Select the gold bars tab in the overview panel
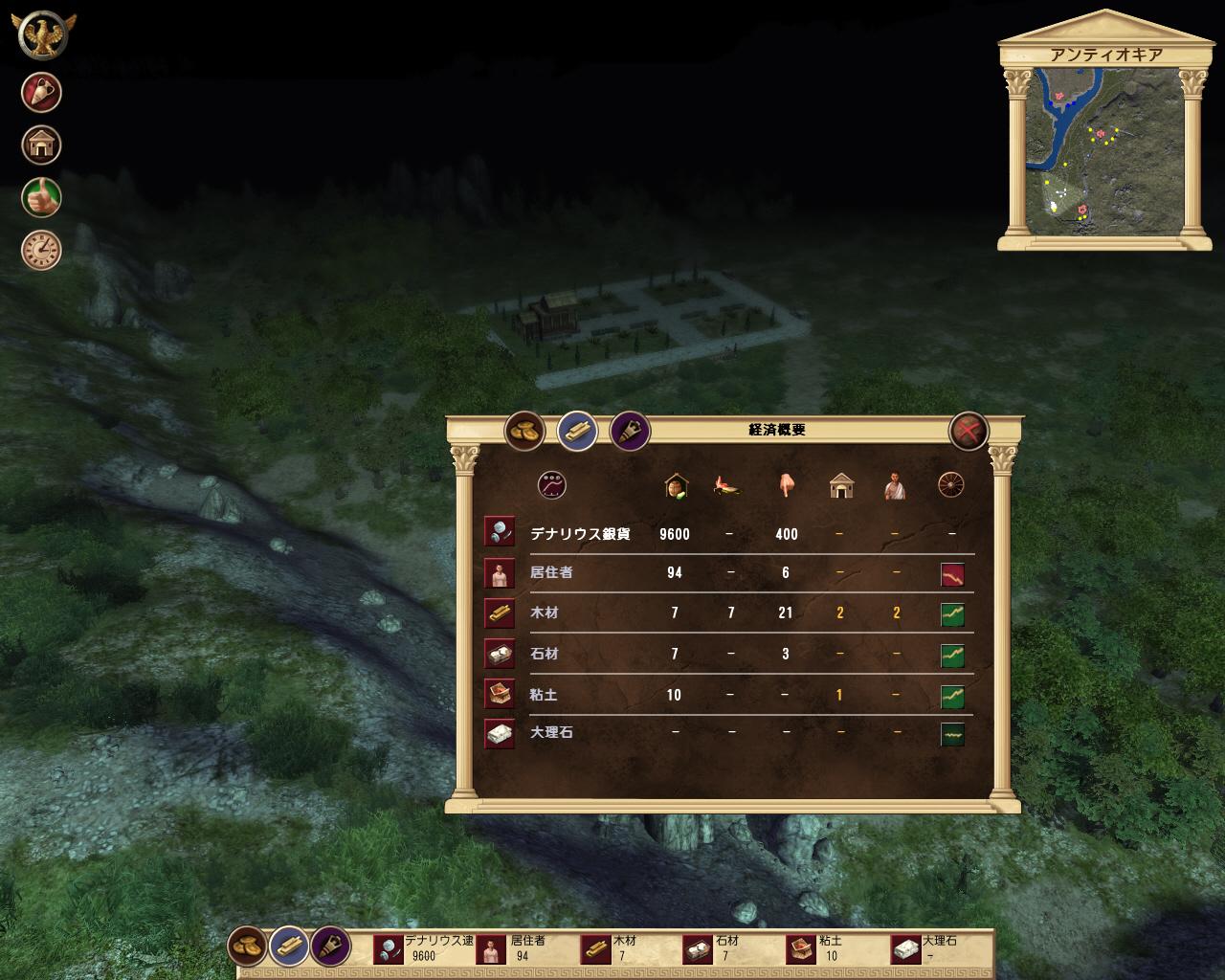 click(x=577, y=432)
